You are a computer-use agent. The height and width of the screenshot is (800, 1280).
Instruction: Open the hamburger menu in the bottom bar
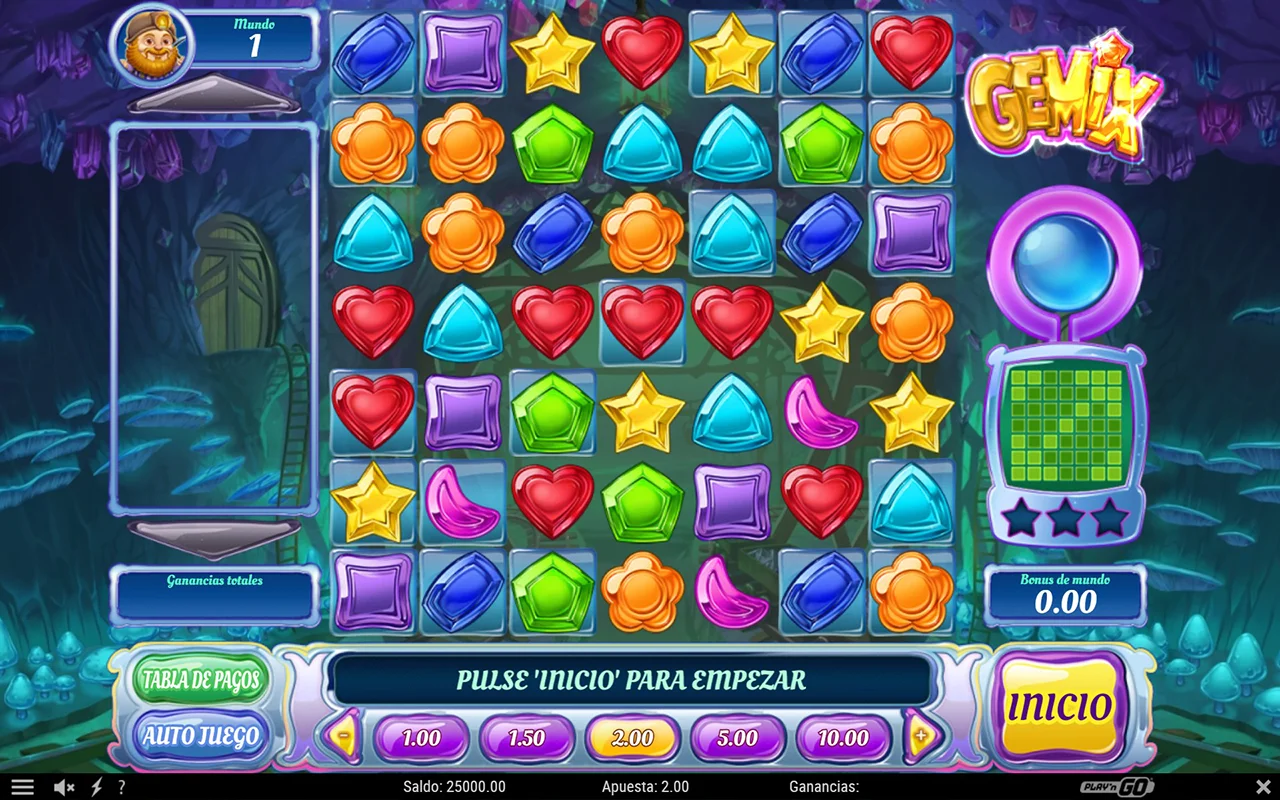coord(22,787)
